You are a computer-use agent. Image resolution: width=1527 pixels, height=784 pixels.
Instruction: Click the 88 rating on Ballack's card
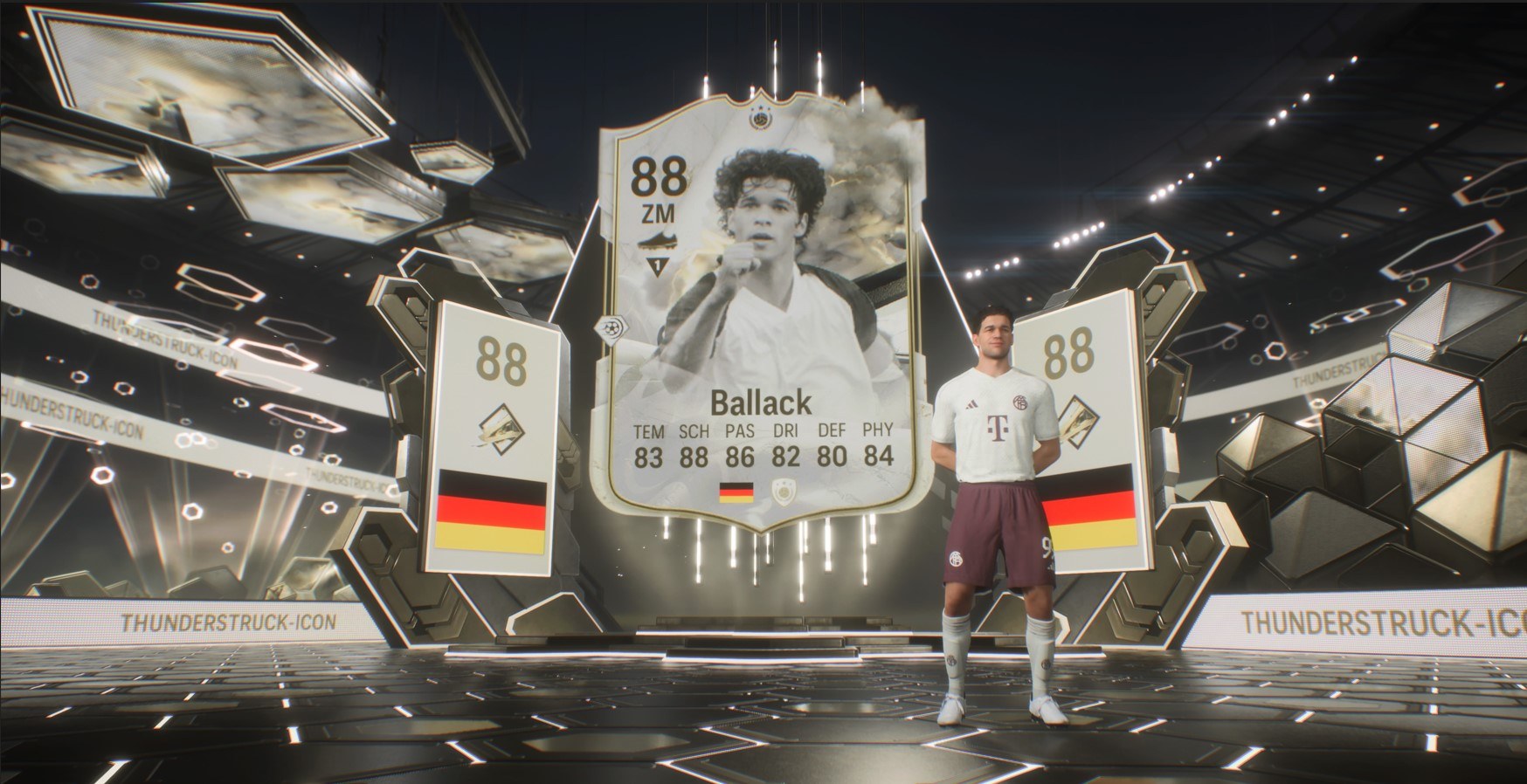[658, 175]
